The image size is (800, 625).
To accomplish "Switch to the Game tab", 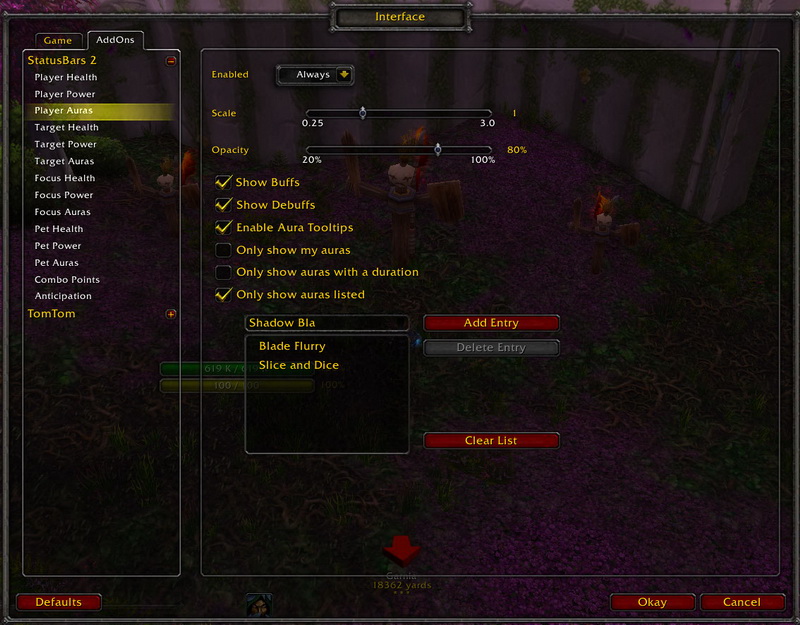I will pos(57,41).
